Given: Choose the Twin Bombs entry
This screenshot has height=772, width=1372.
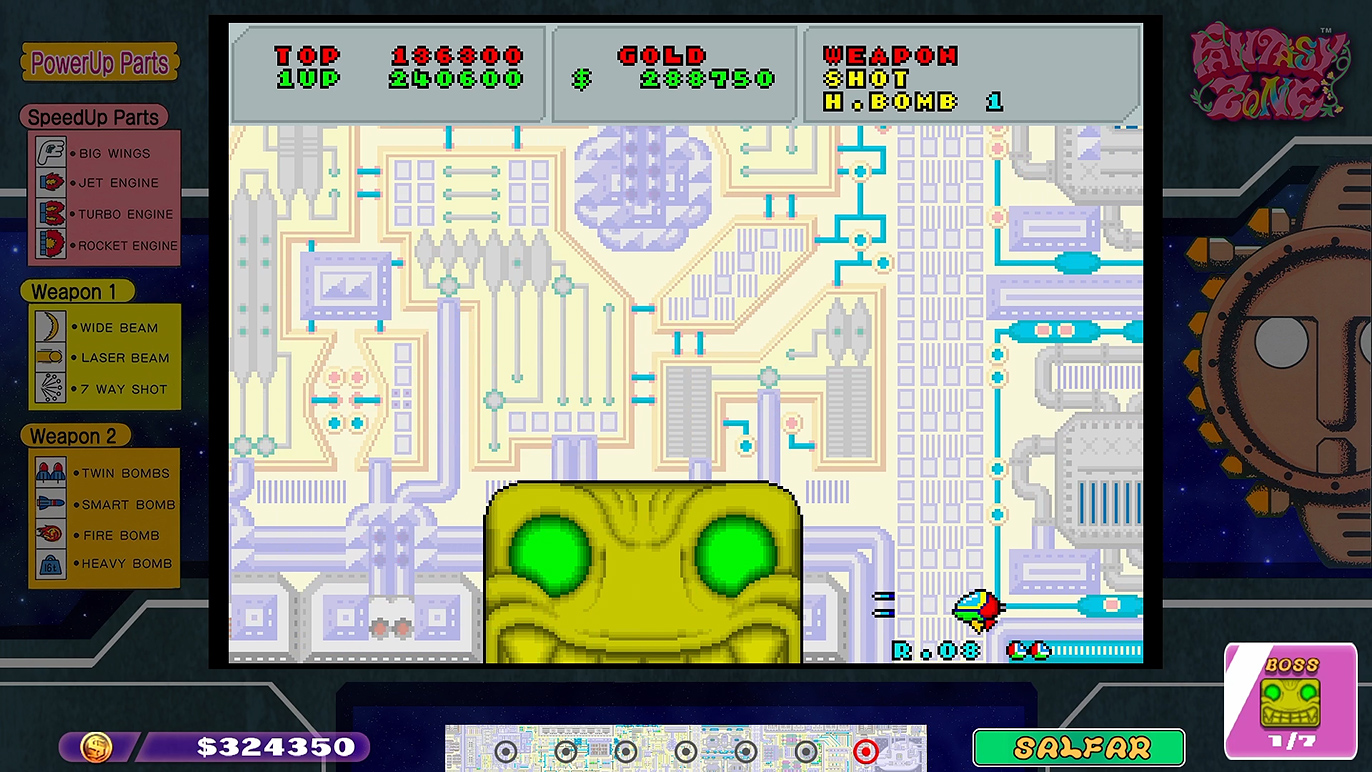Looking at the screenshot, I should click(x=104, y=473).
